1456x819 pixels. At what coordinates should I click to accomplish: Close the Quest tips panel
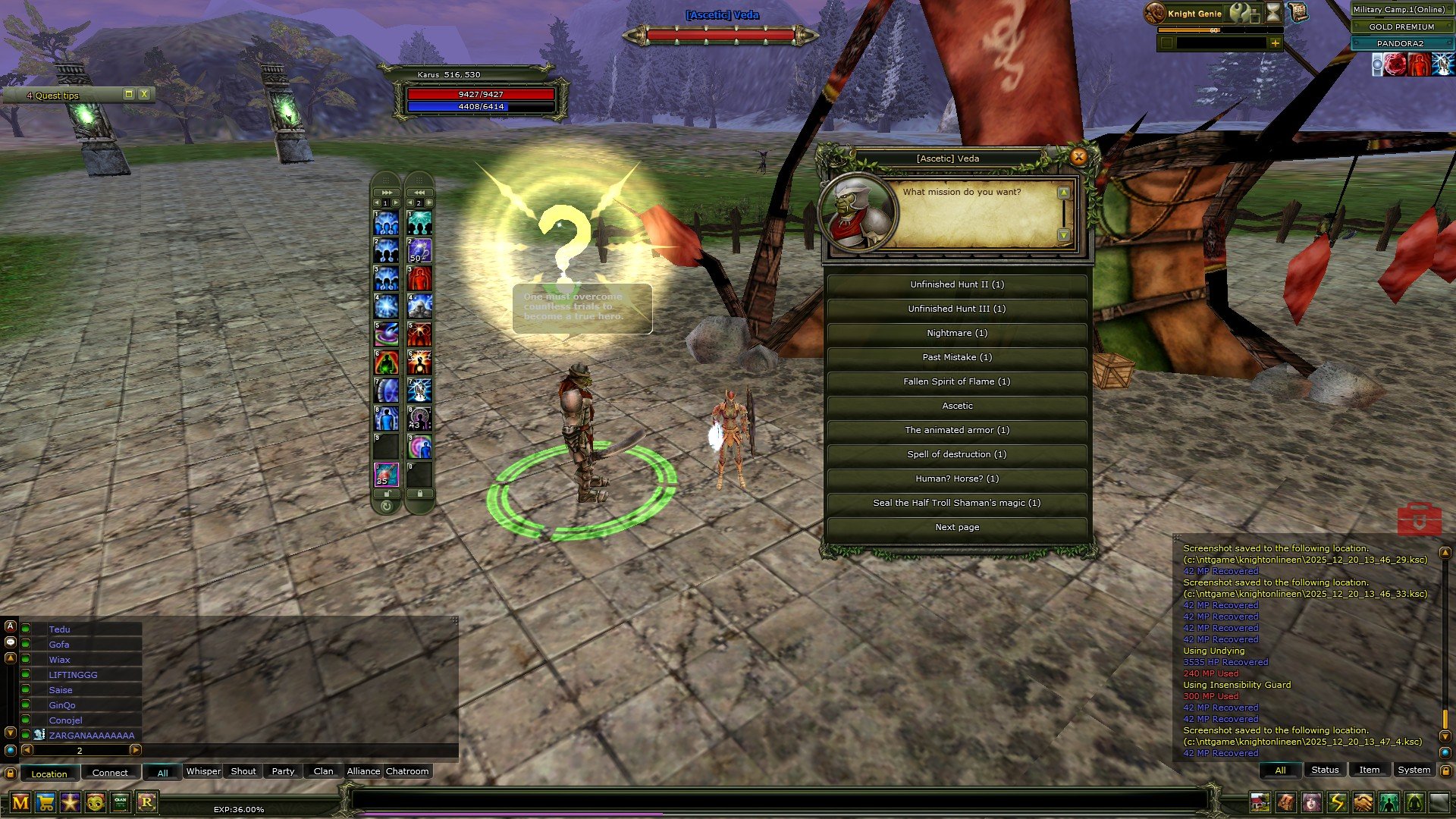point(144,94)
